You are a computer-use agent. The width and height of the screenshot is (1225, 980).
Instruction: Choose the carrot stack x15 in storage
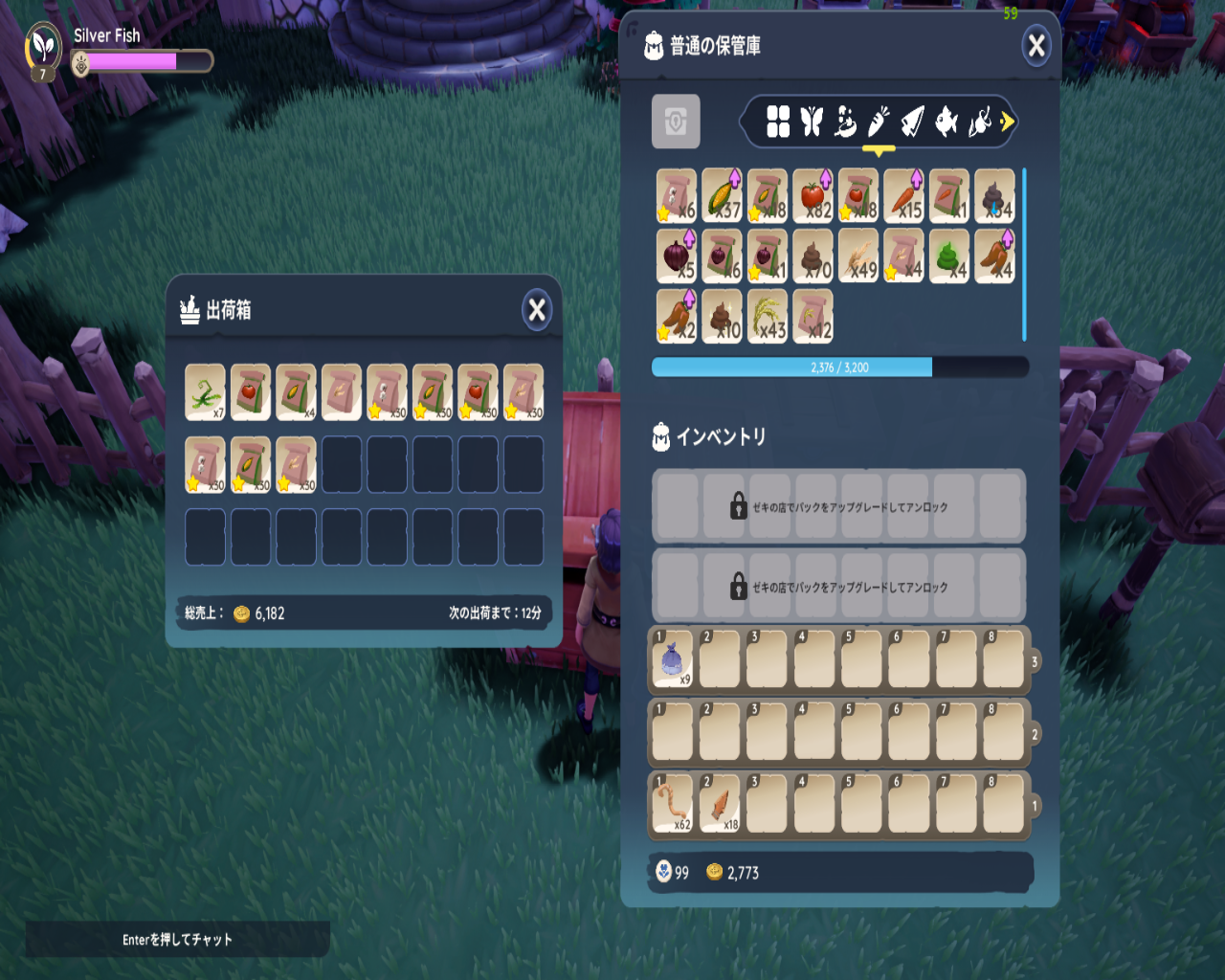[x=903, y=195]
